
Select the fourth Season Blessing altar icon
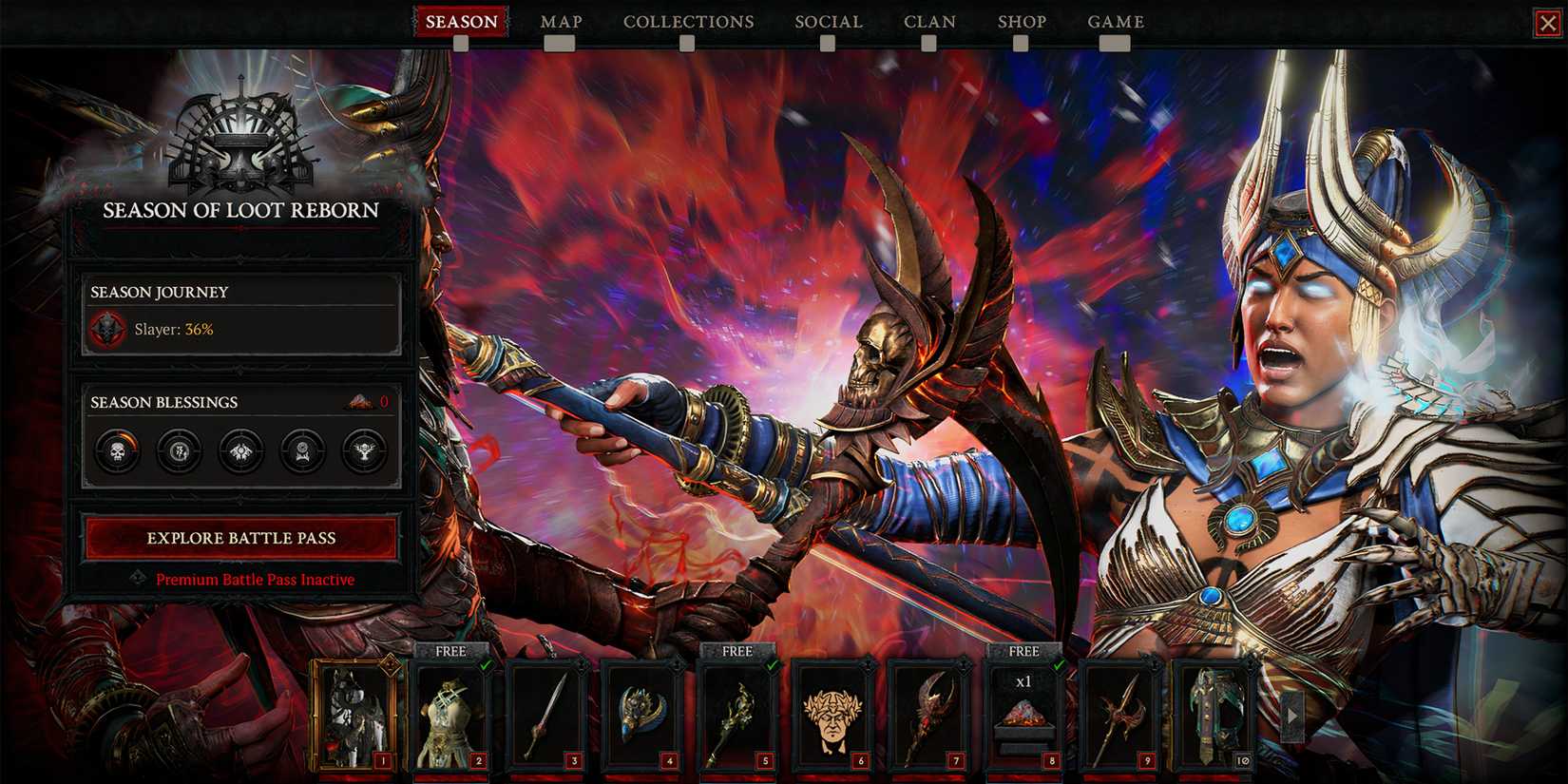tap(303, 451)
